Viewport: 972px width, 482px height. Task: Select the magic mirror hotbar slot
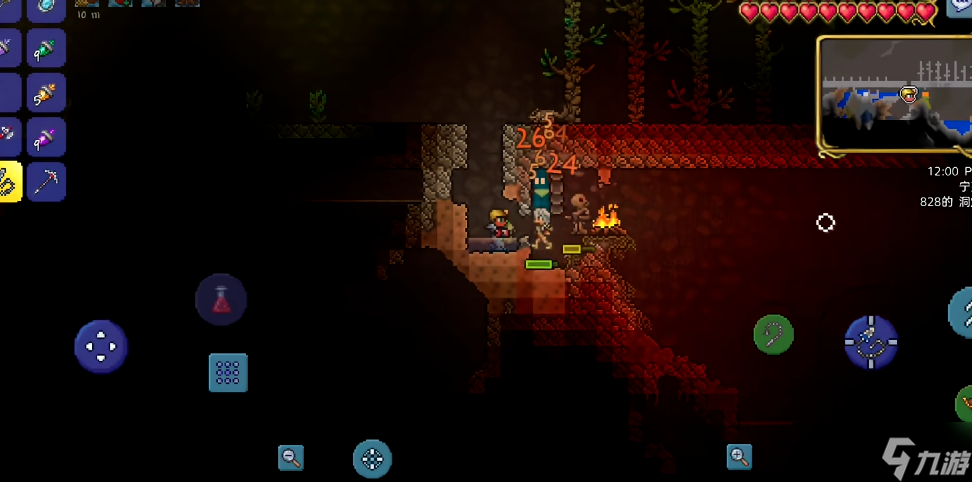click(x=46, y=9)
